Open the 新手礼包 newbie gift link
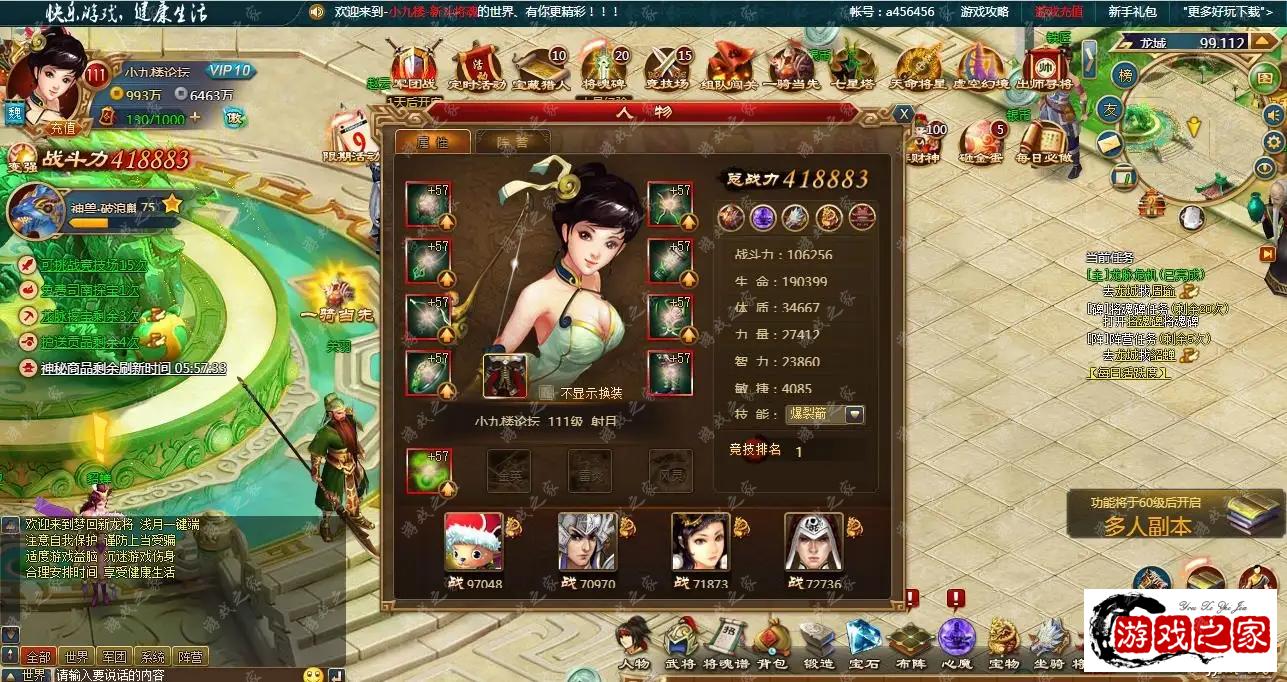 1132,12
